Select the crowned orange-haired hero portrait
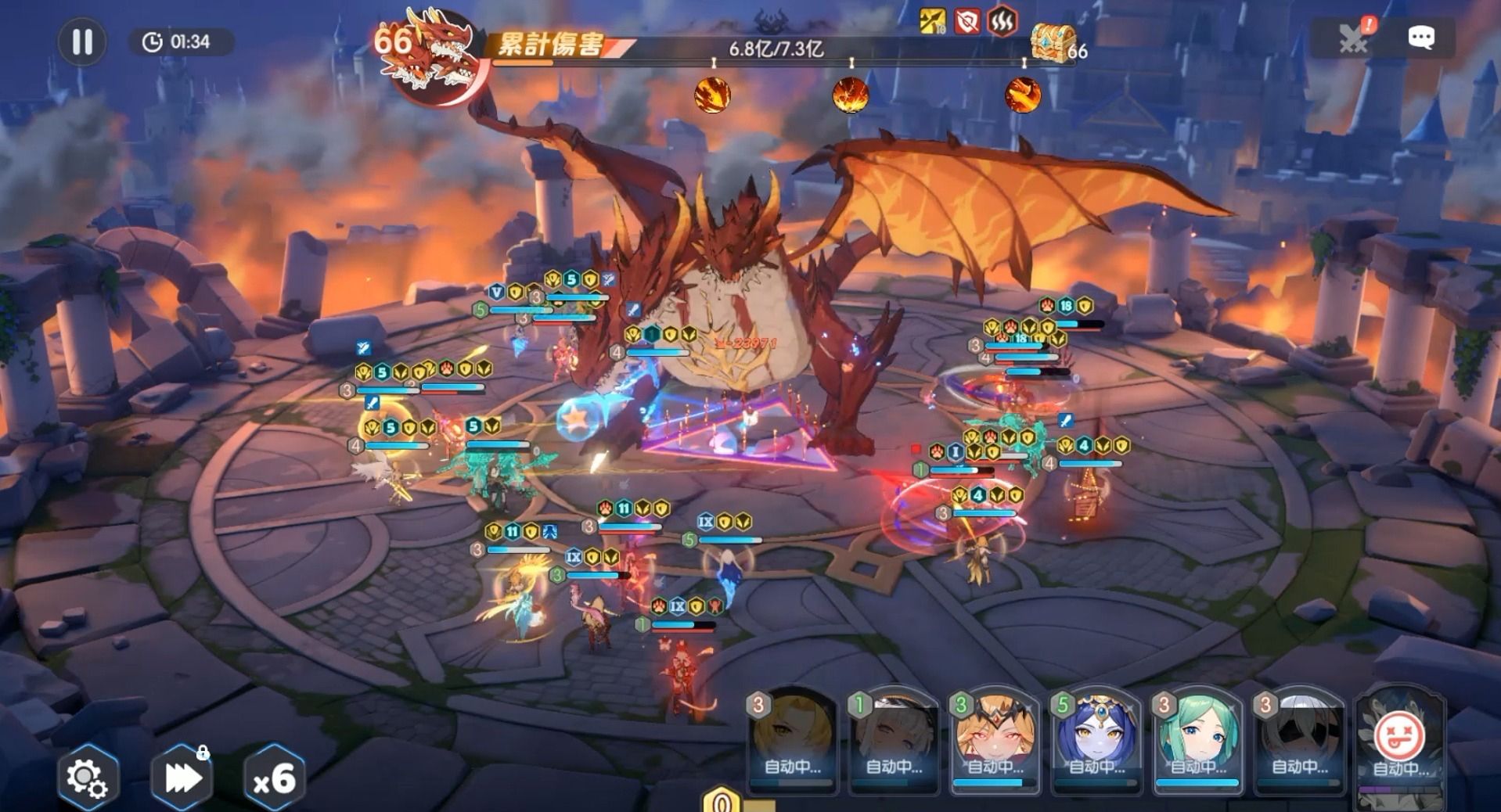The image size is (1501, 812). click(995, 739)
